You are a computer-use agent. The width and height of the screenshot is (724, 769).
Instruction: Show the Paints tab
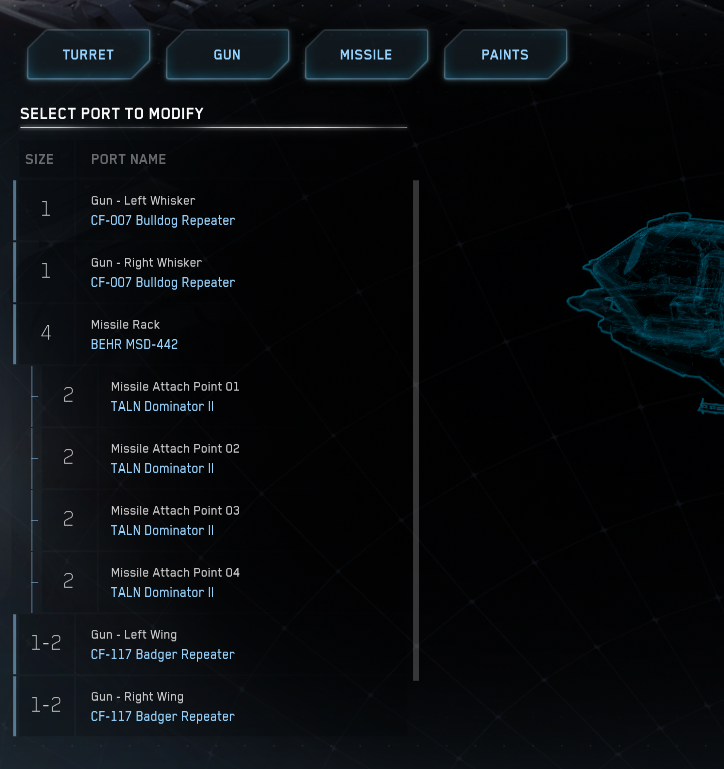(x=505, y=55)
